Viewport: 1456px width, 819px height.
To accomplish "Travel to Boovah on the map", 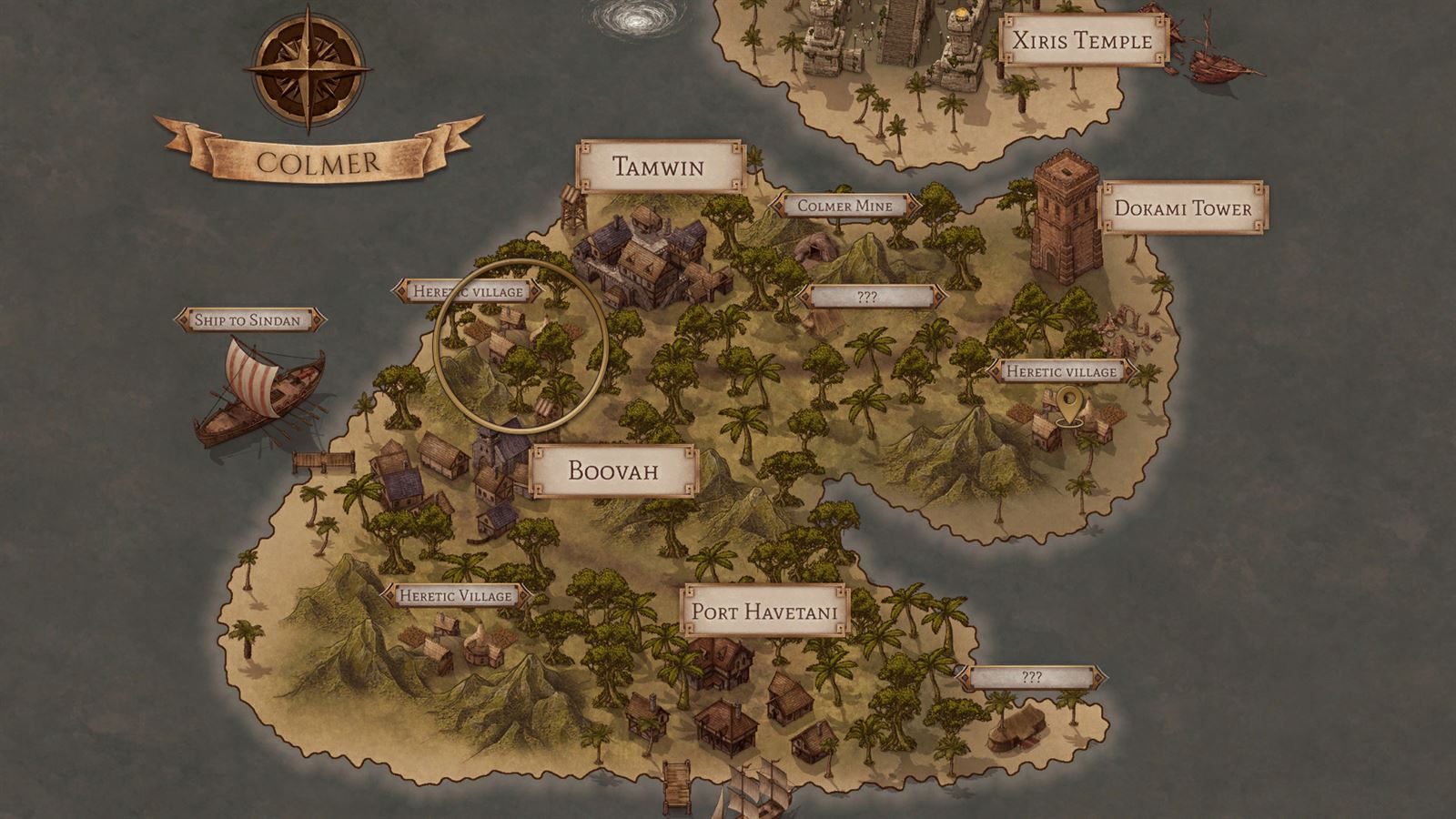I will coord(612,470).
